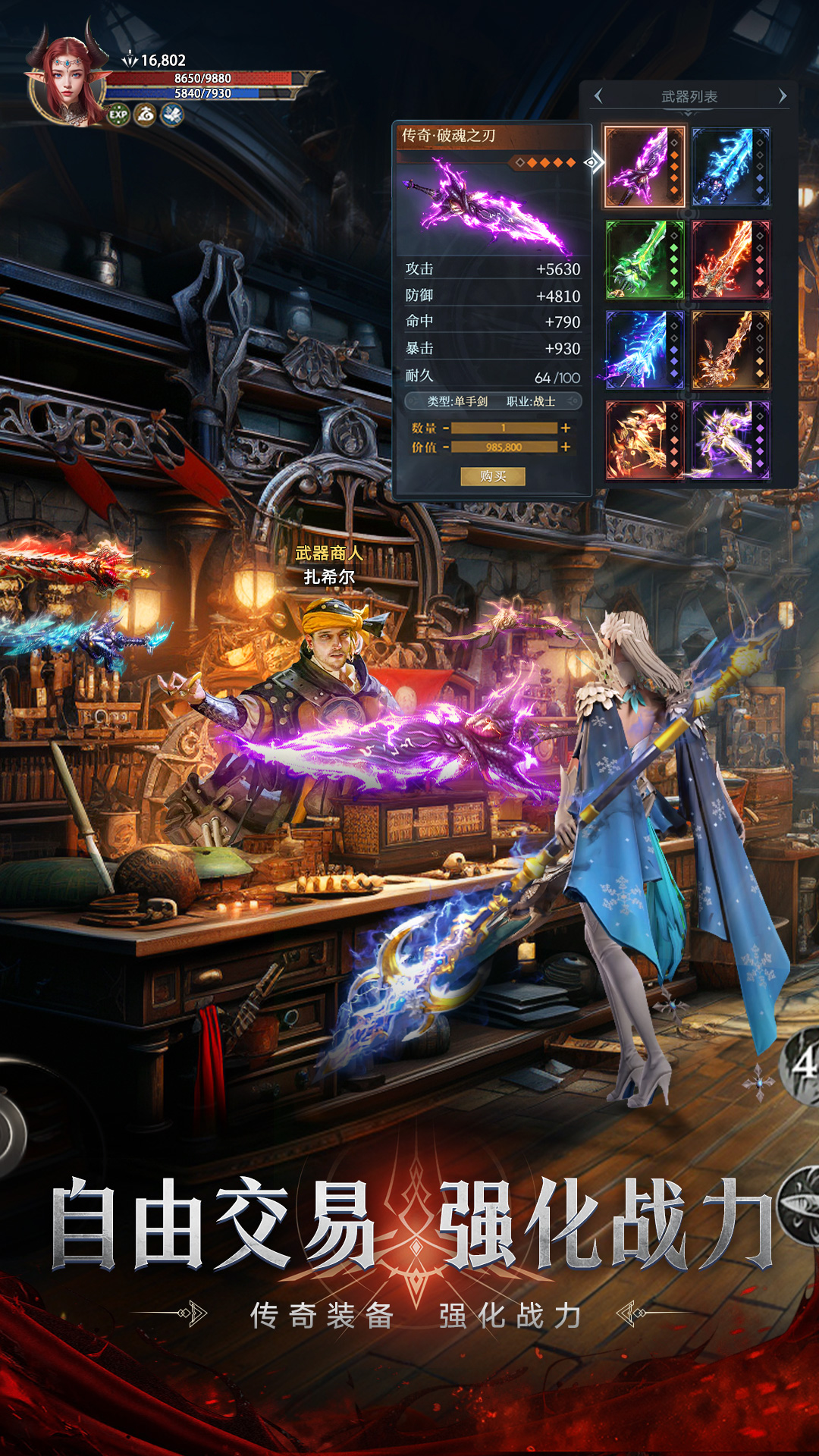Choose the red flame sword slot
The image size is (819, 1456).
click(x=730, y=260)
